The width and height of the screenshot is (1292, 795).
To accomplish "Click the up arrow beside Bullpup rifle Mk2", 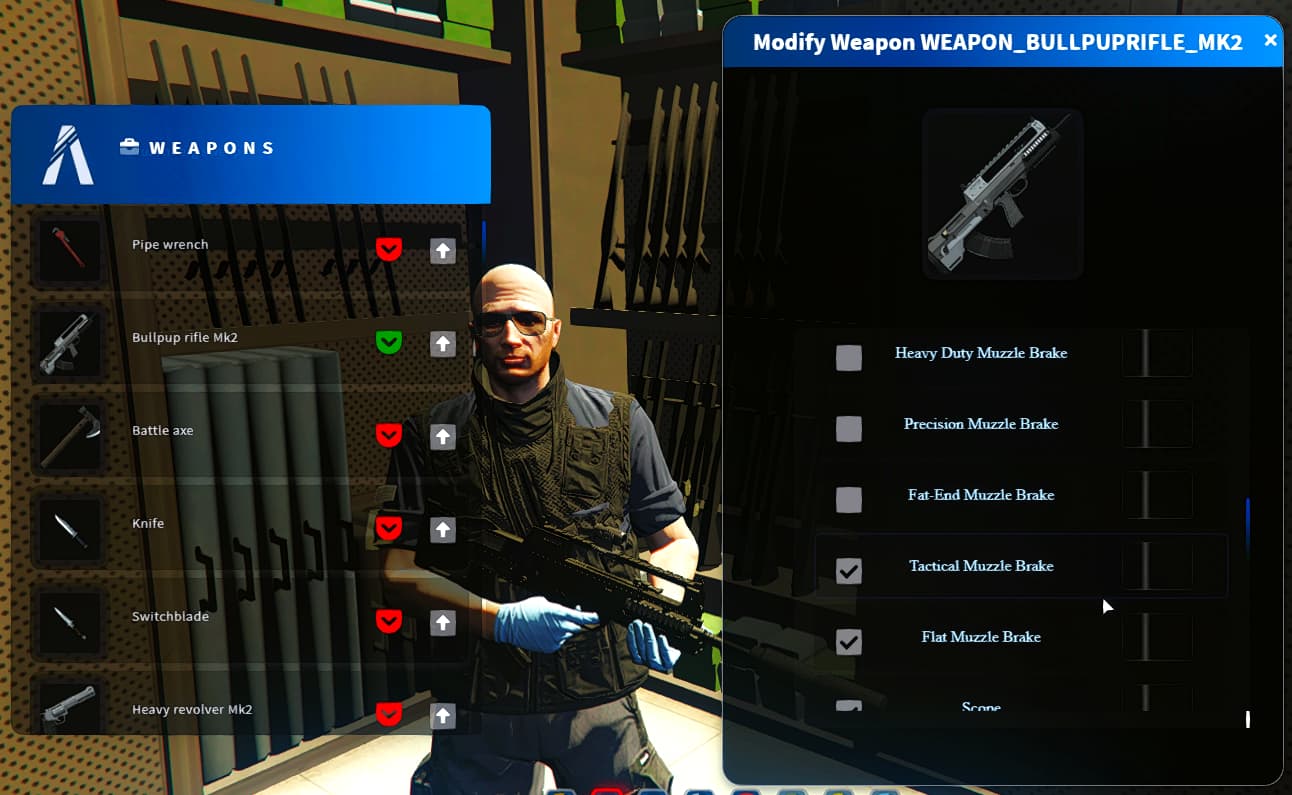I will (443, 343).
